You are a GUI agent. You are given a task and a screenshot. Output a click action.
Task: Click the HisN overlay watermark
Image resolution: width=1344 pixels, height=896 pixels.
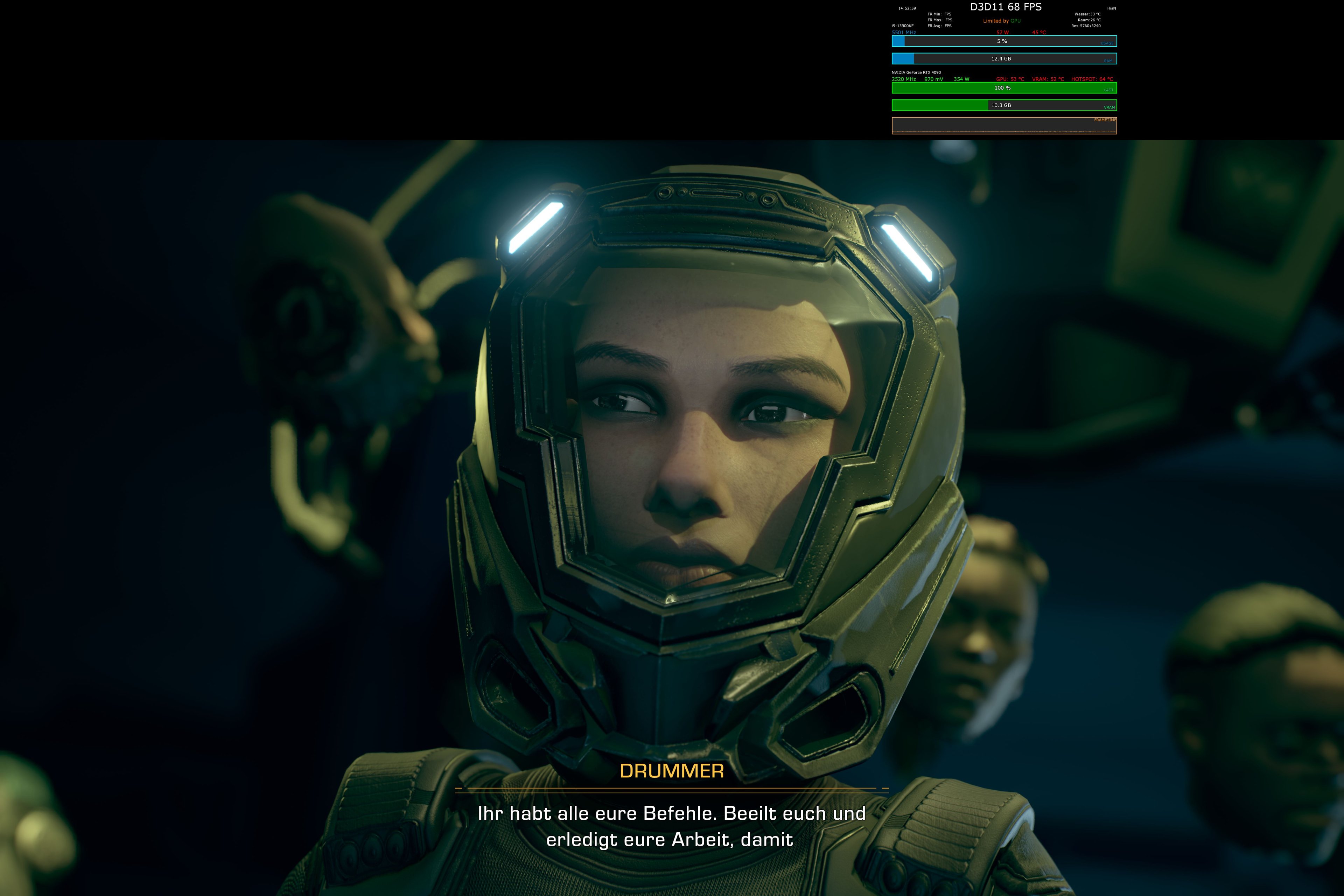[1113, 8]
